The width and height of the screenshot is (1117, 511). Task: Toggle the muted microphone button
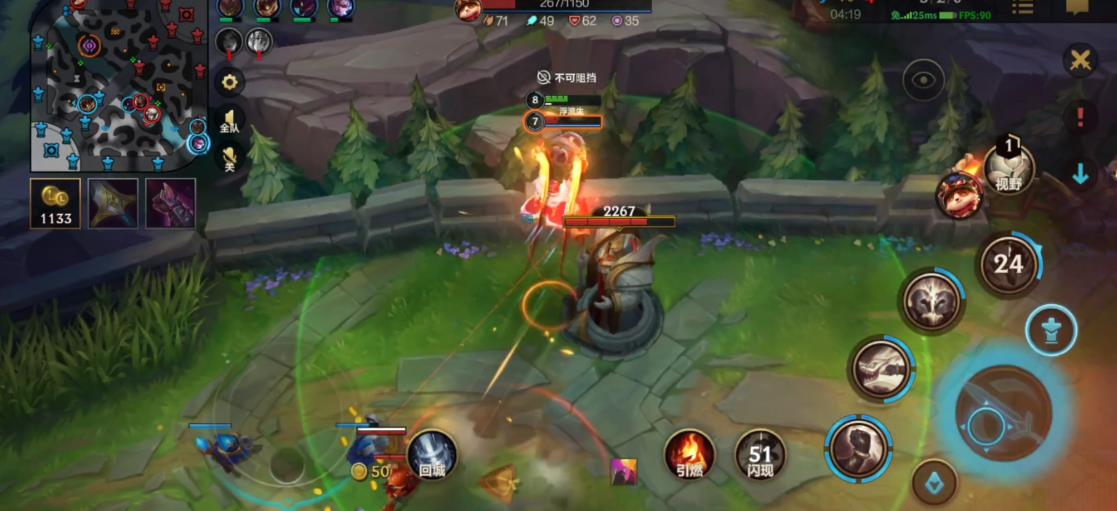[x=230, y=158]
